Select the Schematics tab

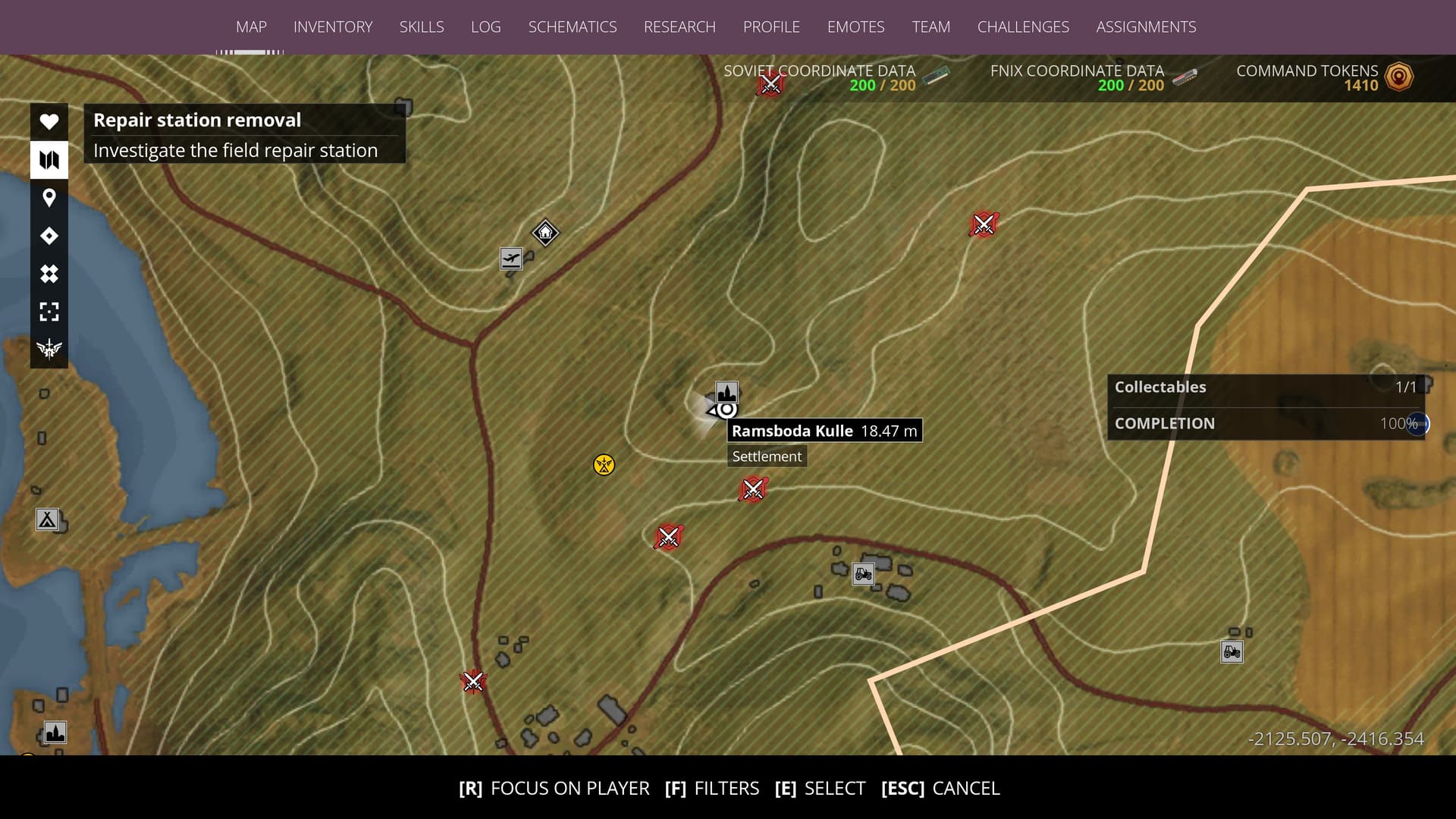point(573,27)
